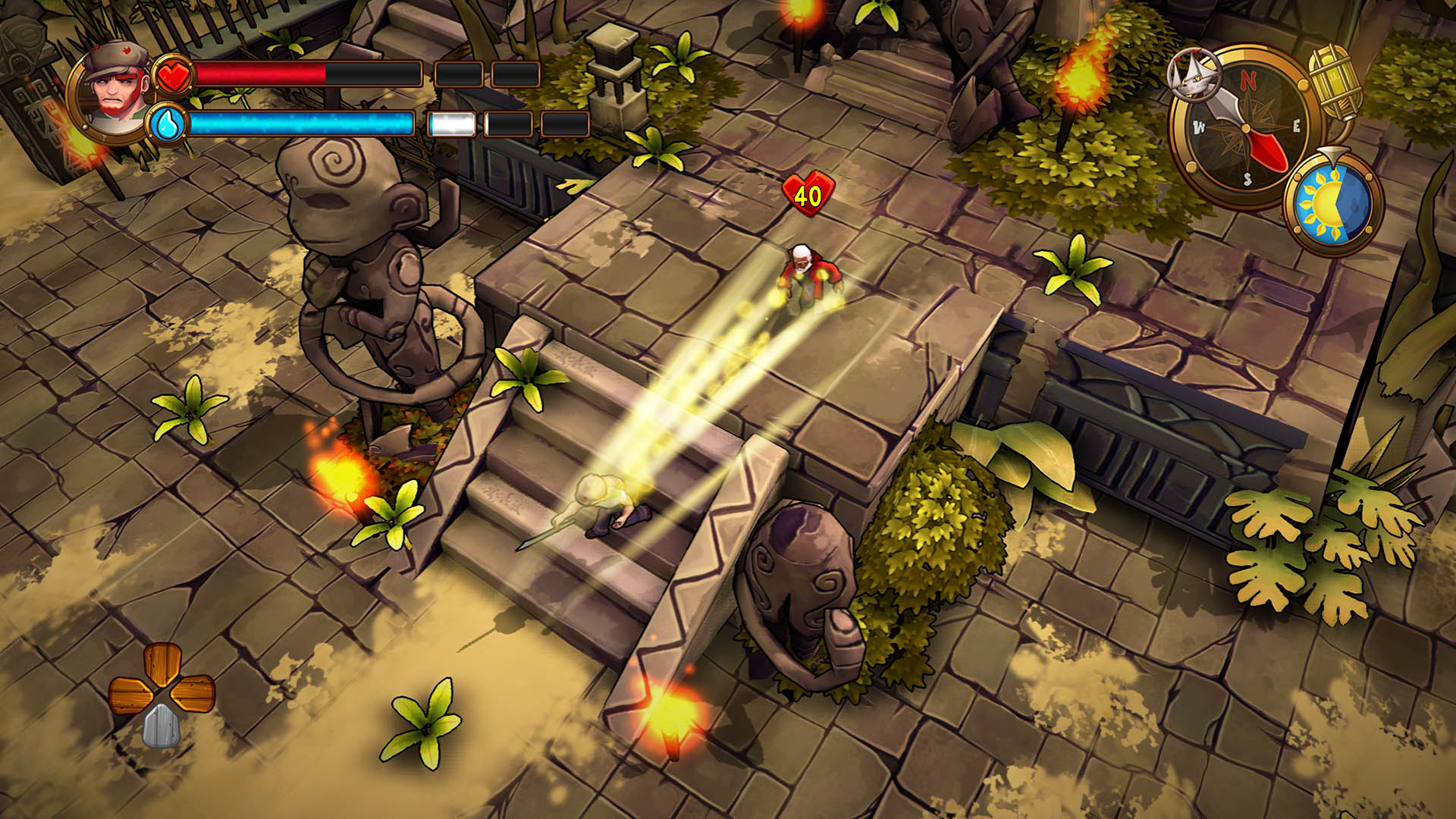The image size is (1456, 819).
Task: Toggle the brass lantern icon
Action: (1335, 82)
